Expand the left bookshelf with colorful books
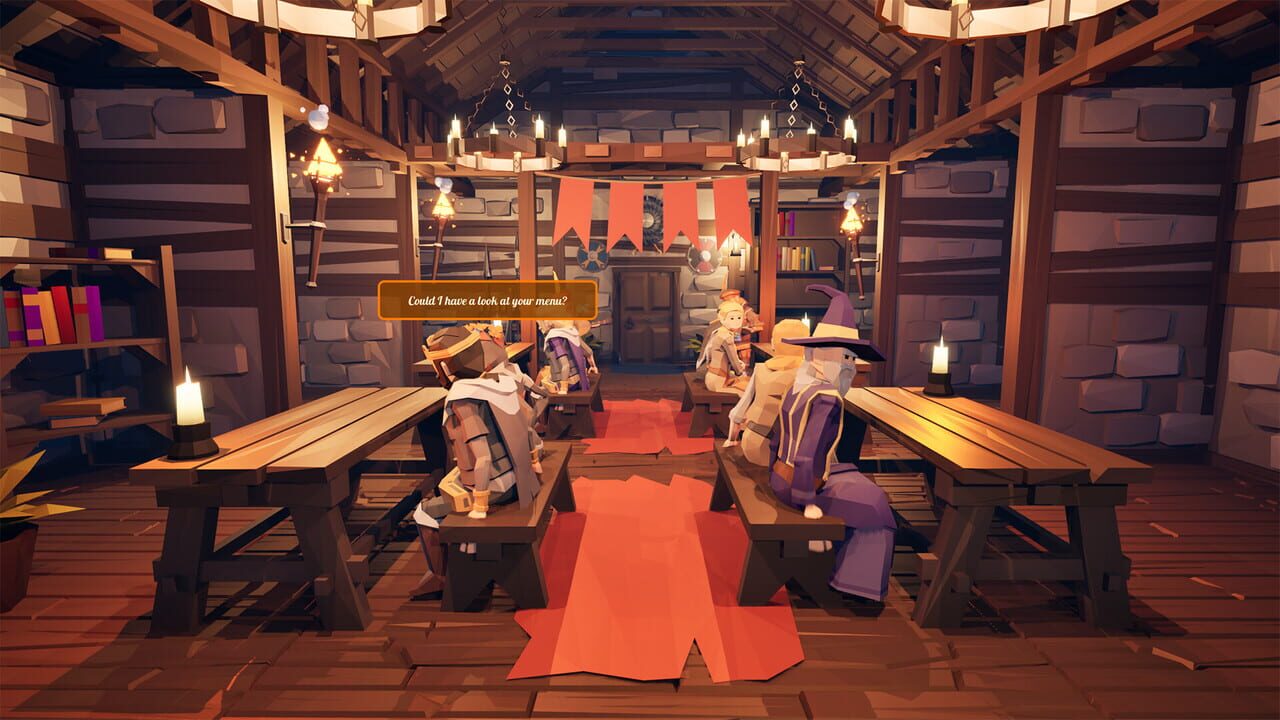The width and height of the screenshot is (1280, 720). (x=55, y=315)
